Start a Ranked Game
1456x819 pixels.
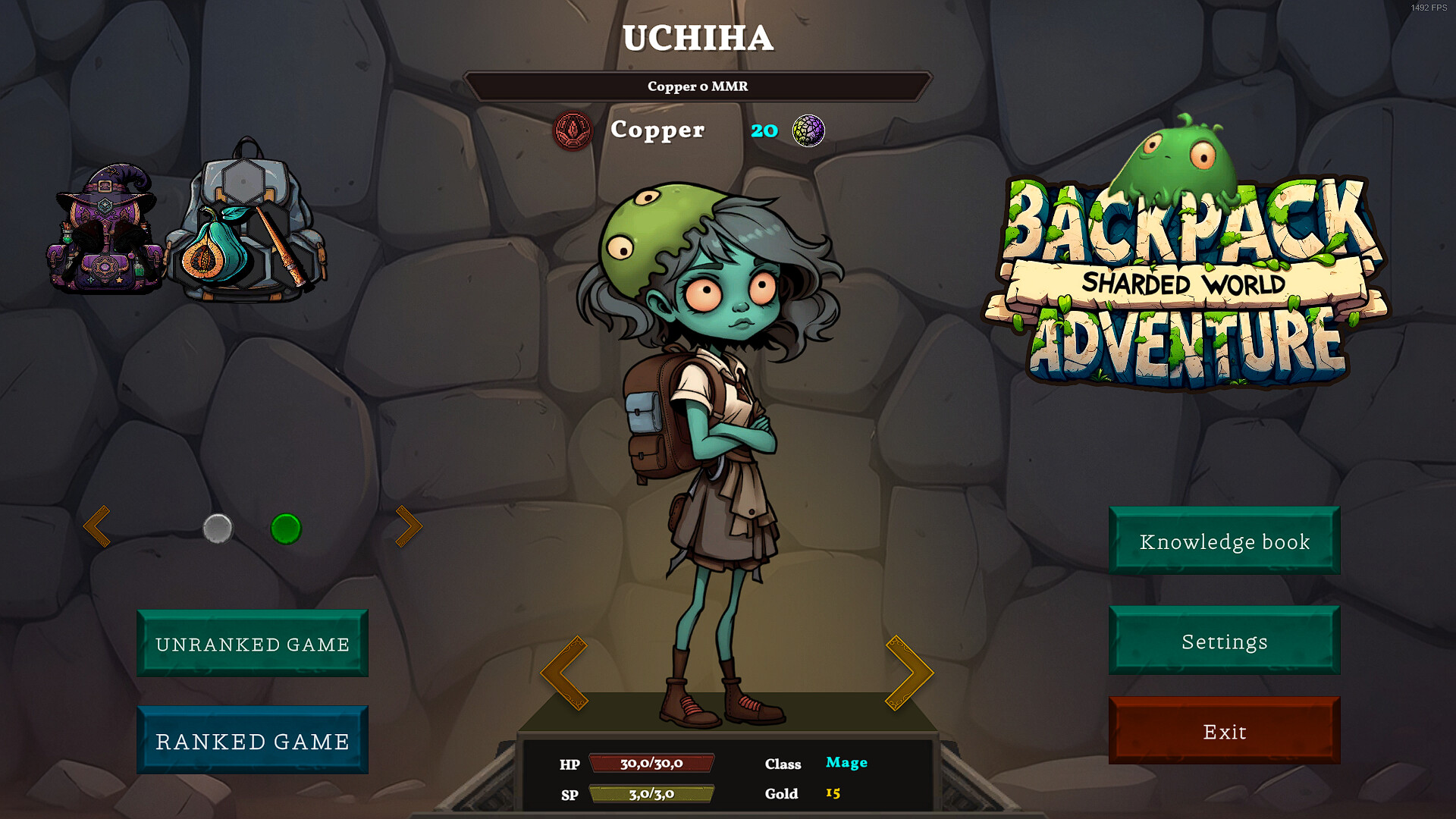coord(252,740)
